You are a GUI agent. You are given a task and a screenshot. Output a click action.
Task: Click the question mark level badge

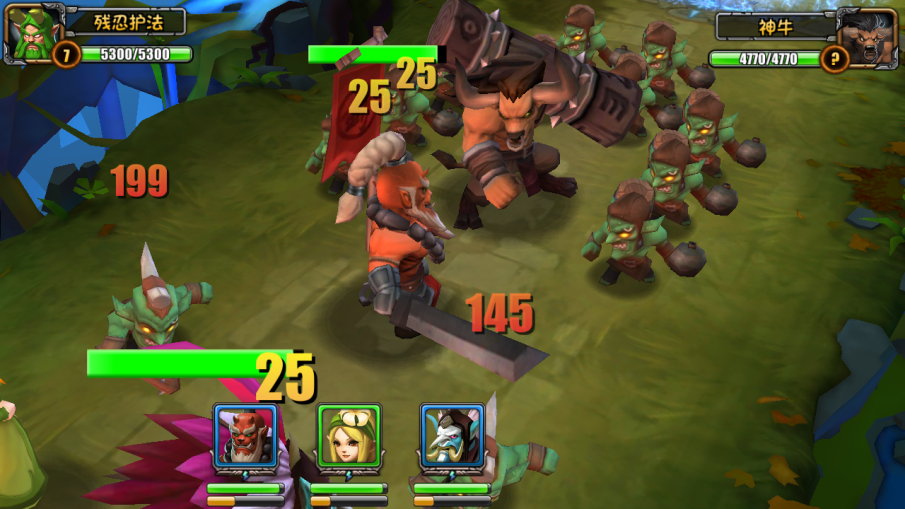833,58
